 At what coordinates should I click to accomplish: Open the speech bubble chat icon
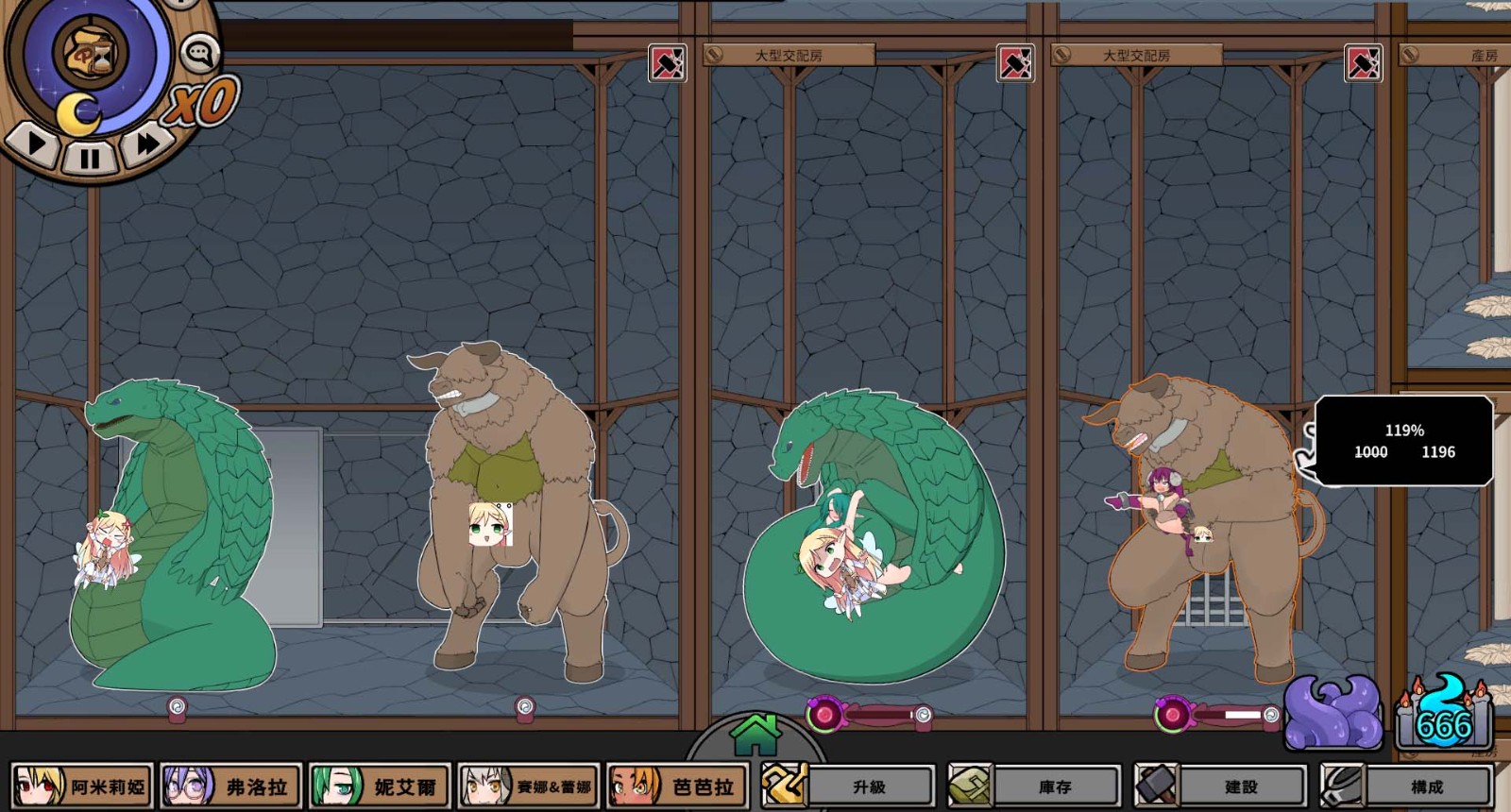(x=200, y=54)
